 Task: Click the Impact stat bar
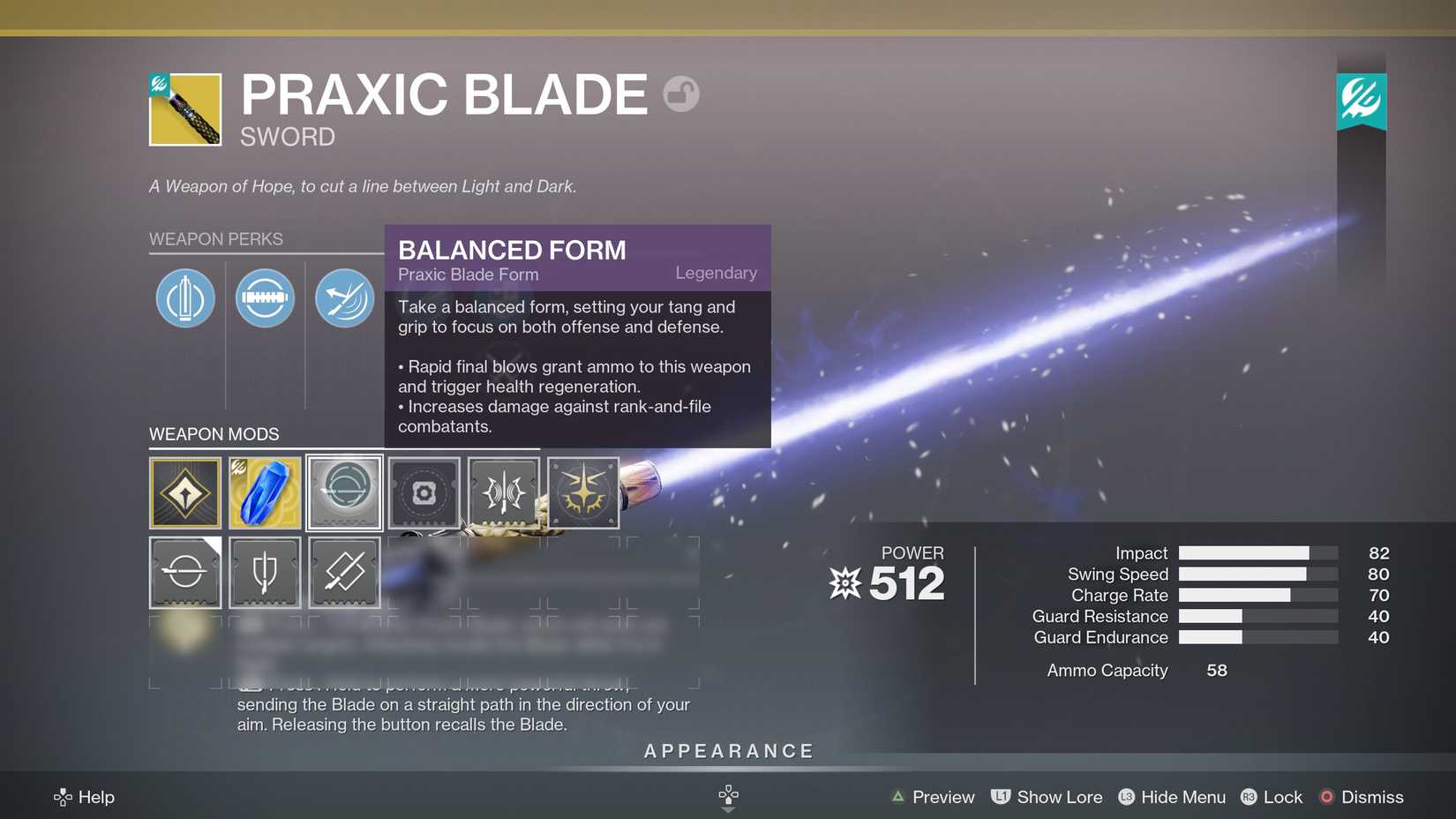click(x=1257, y=552)
